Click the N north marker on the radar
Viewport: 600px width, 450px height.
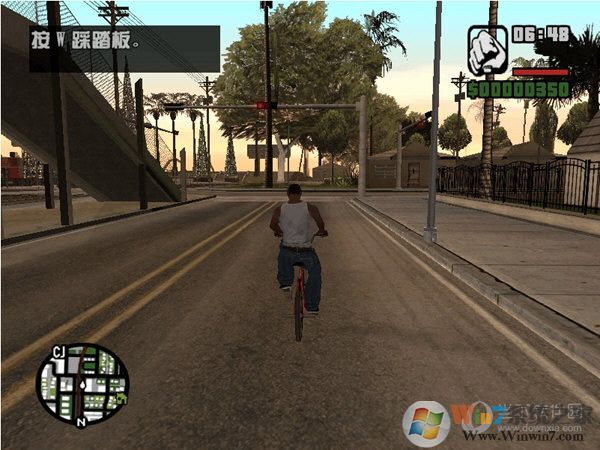[x=82, y=422]
